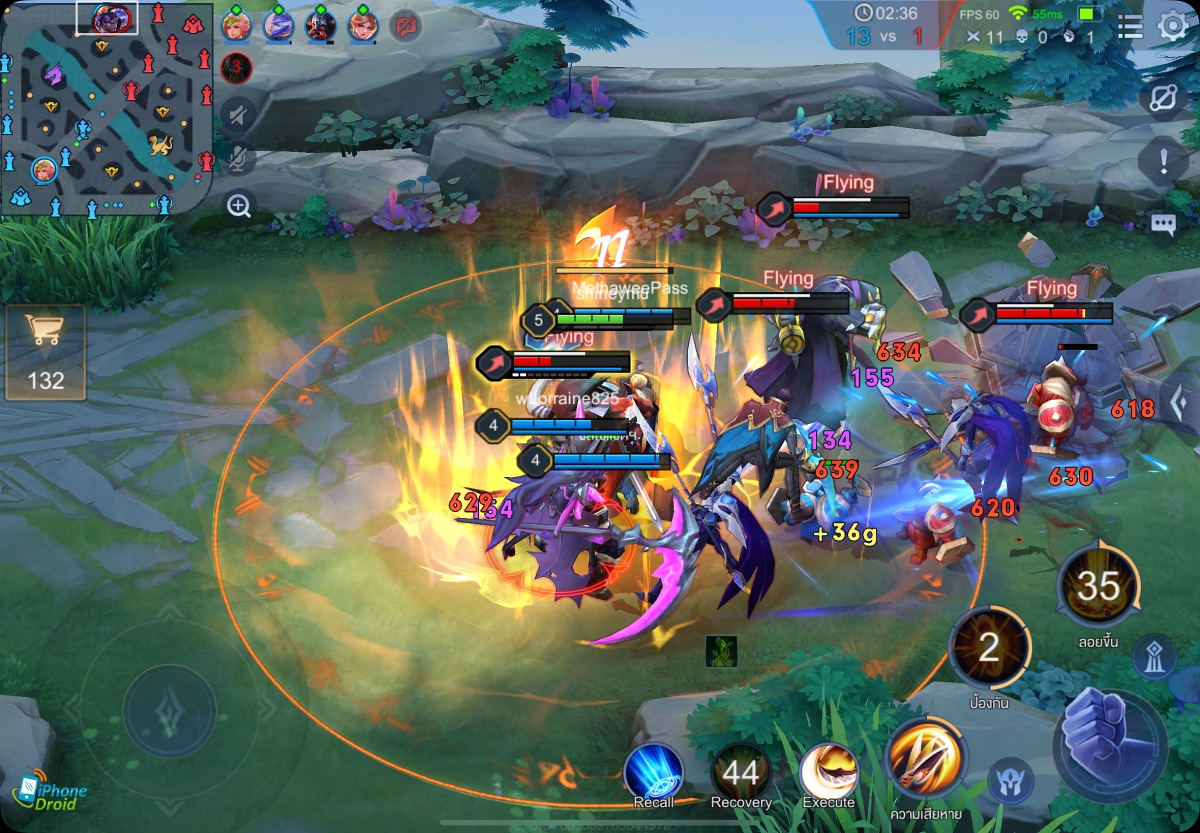Show the scoreboard list
The width and height of the screenshot is (1200, 833).
coord(1130,26)
